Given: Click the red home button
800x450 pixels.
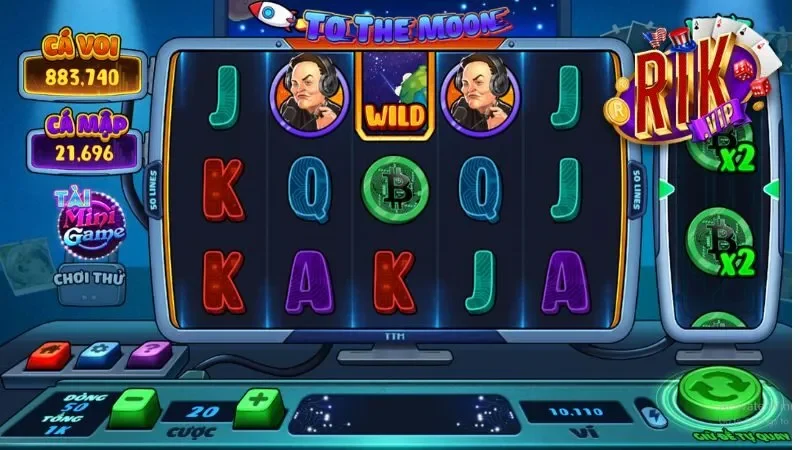Looking at the screenshot, I should [x=48, y=354].
